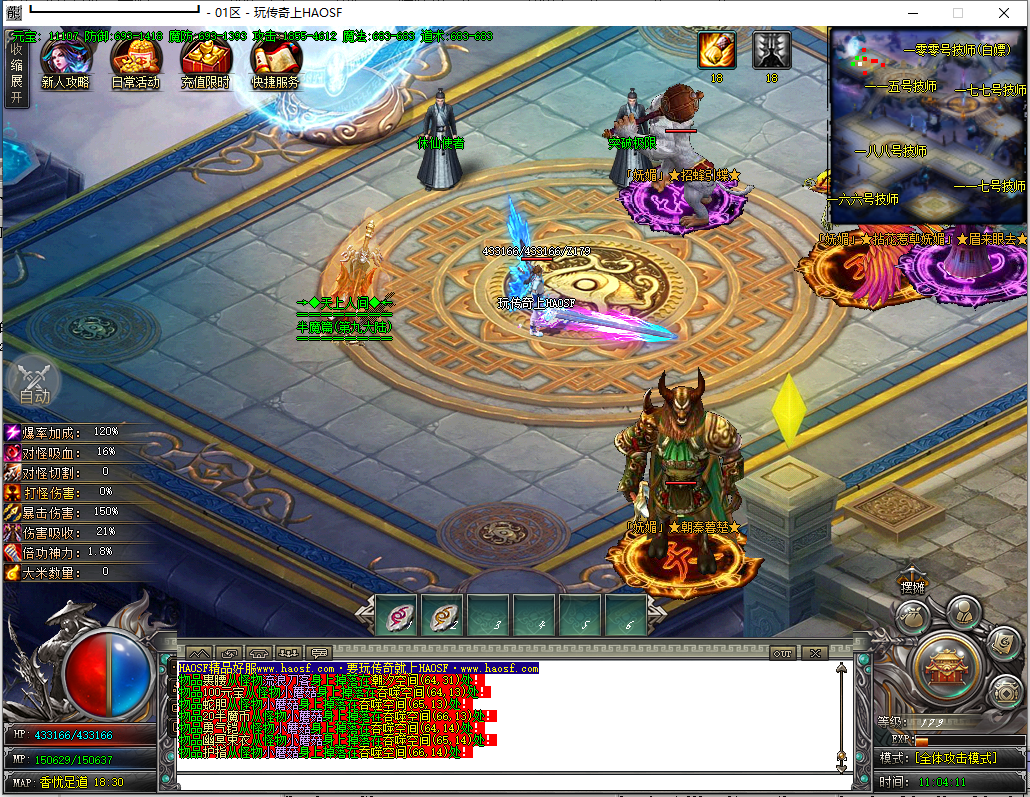Image resolution: width=1030 pixels, height=797 pixels.
Task: Click the golden fist buff icon
Action: pyautogui.click(x=717, y=49)
